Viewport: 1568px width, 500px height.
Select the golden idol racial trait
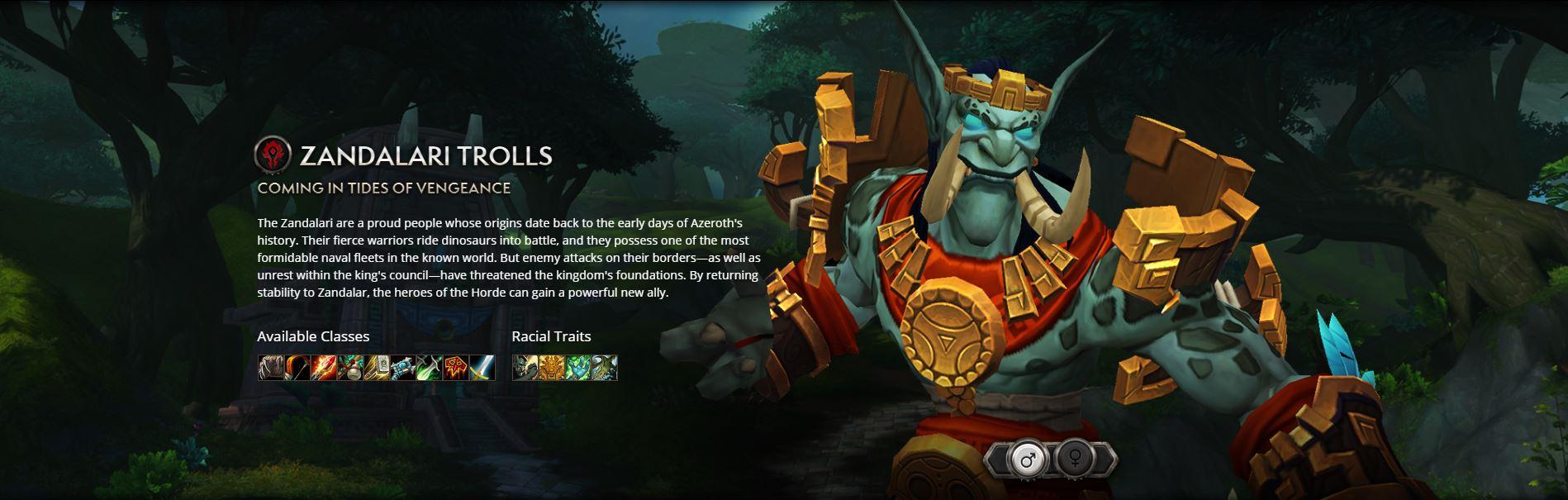pyautogui.click(x=552, y=368)
